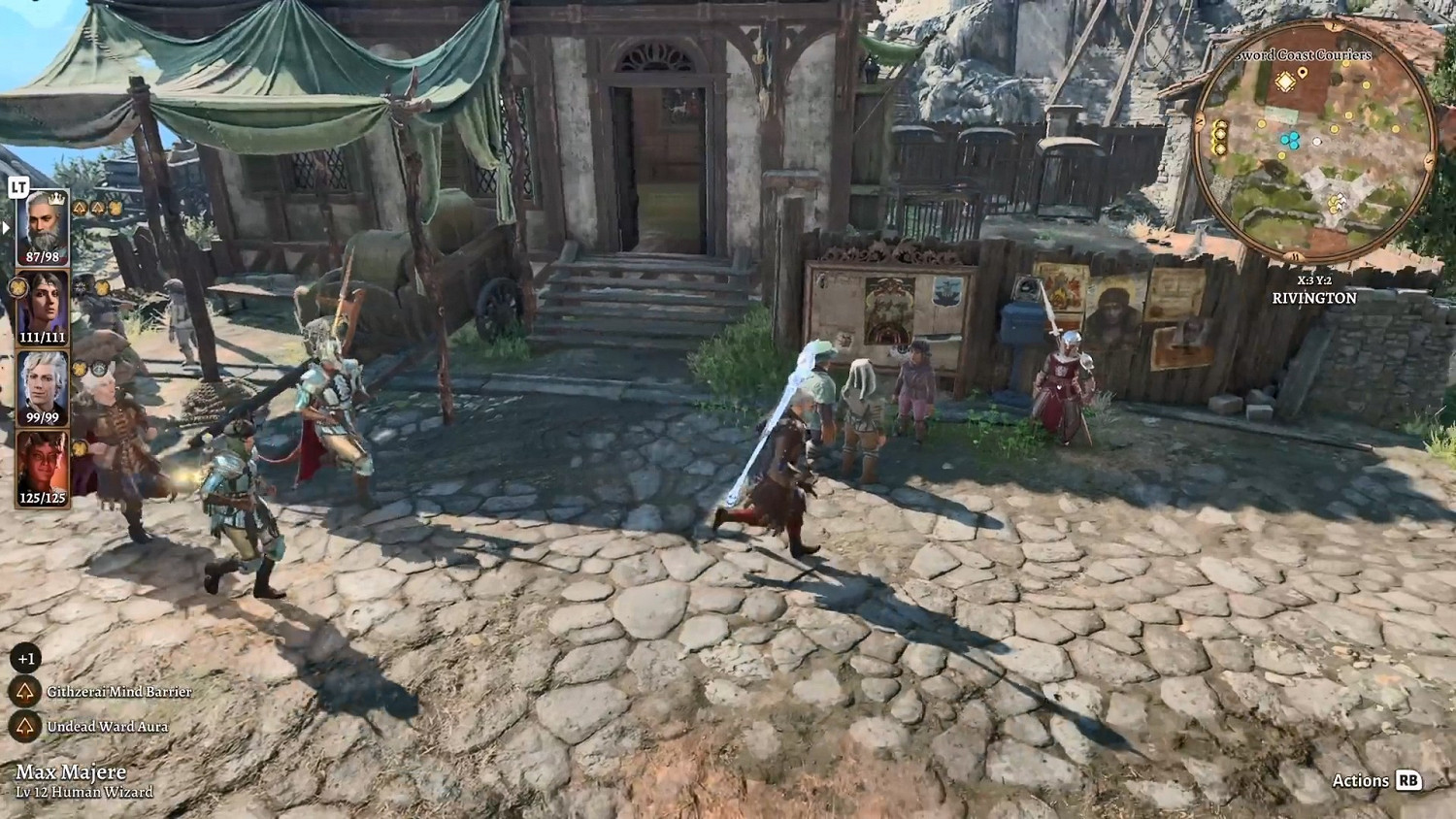Click the +1 stacked-effect counter icon
1456x819 pixels.
click(x=25, y=658)
